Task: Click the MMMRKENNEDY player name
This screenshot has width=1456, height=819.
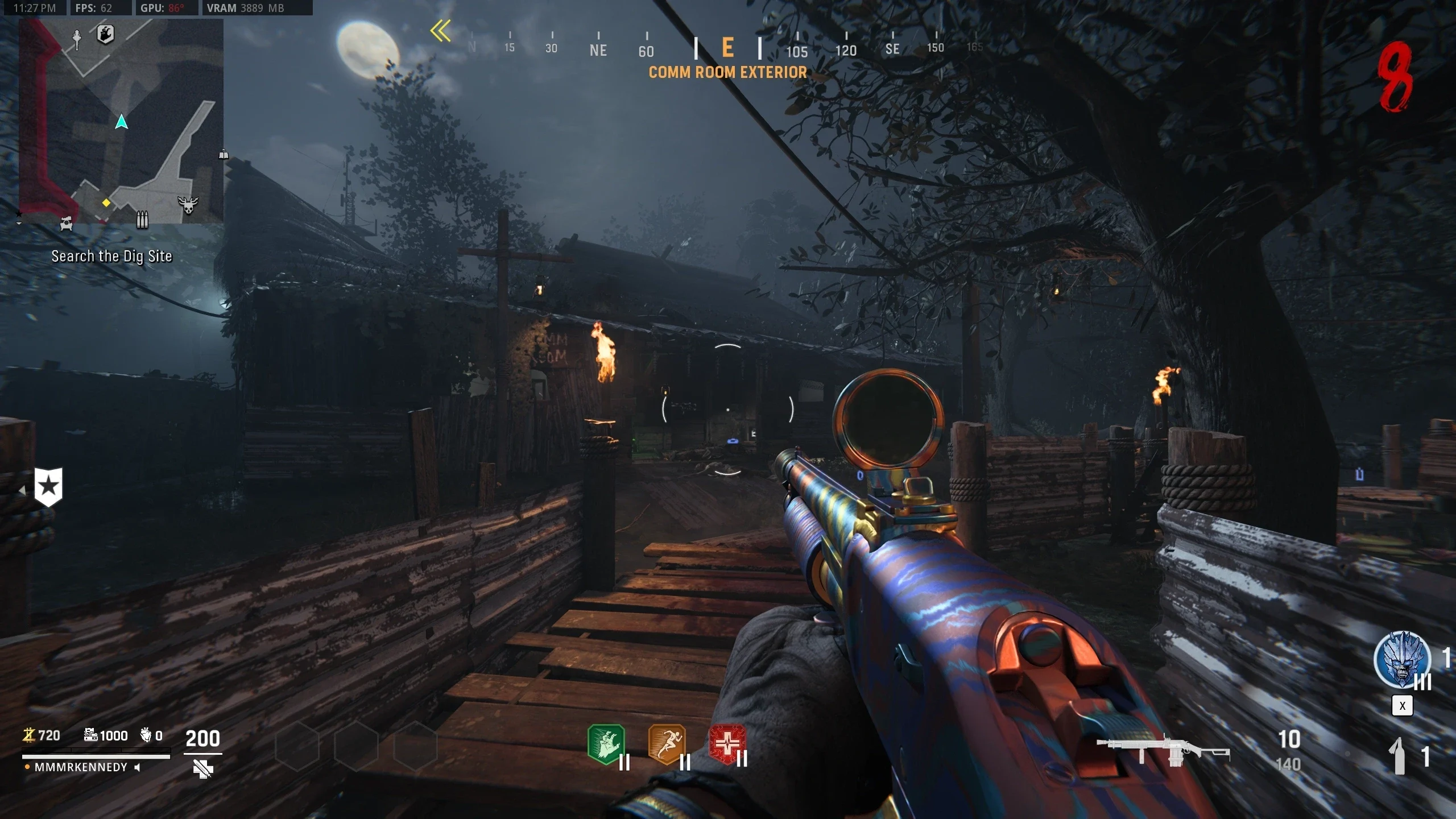Action: click(x=81, y=767)
